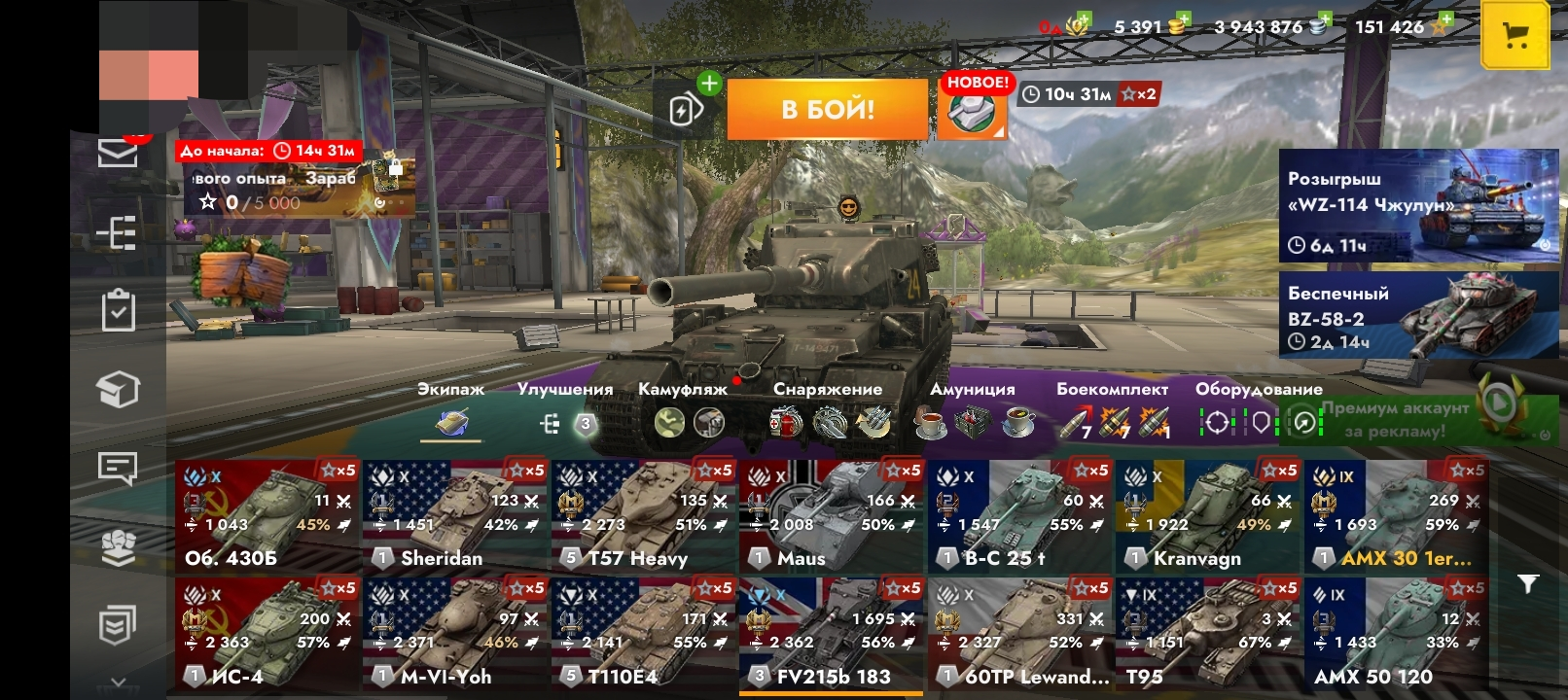This screenshot has width=1568, height=700.
Task: Select the Kranvagn tank card
Action: 1208,517
